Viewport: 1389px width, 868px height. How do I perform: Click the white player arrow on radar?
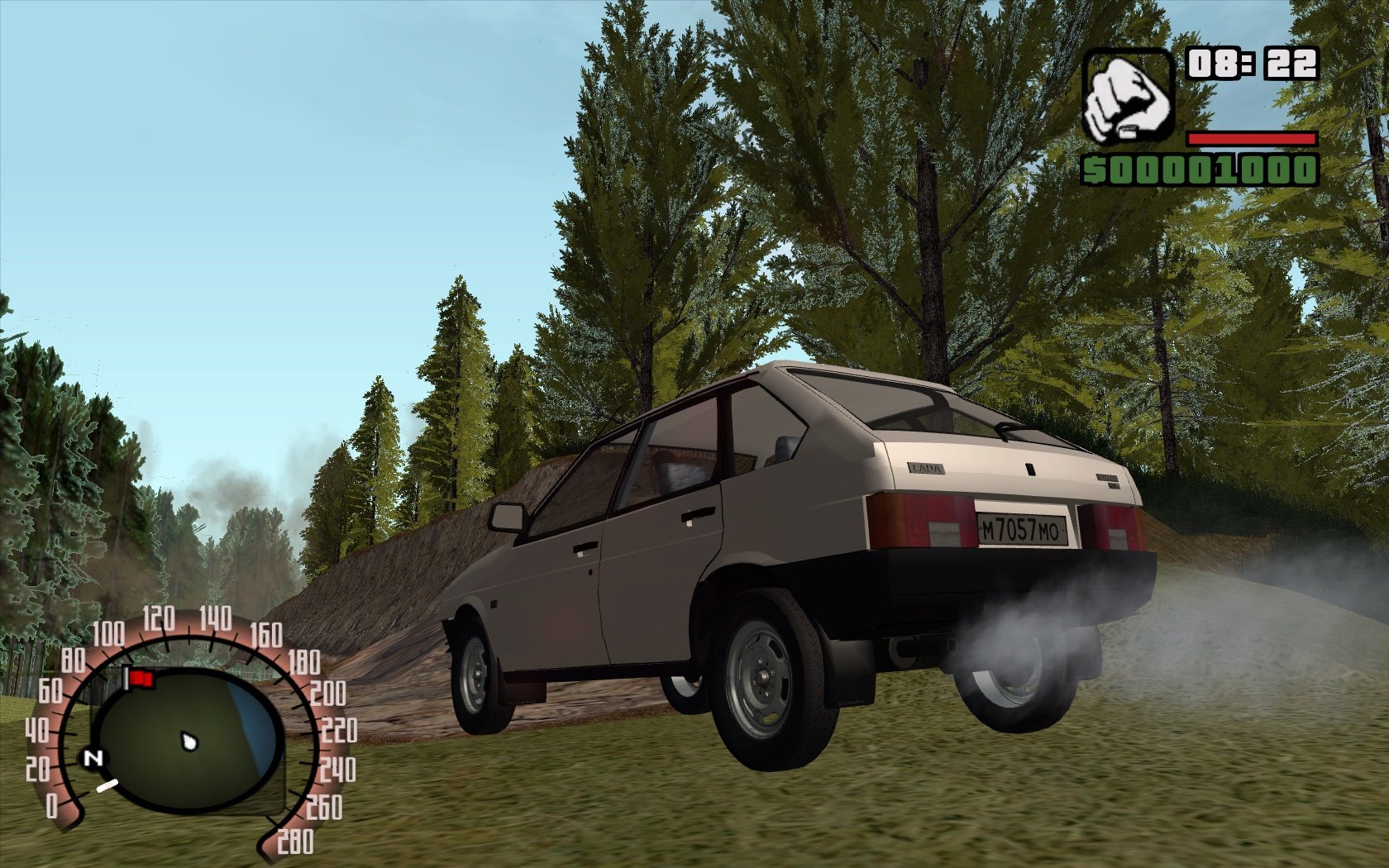[x=190, y=741]
